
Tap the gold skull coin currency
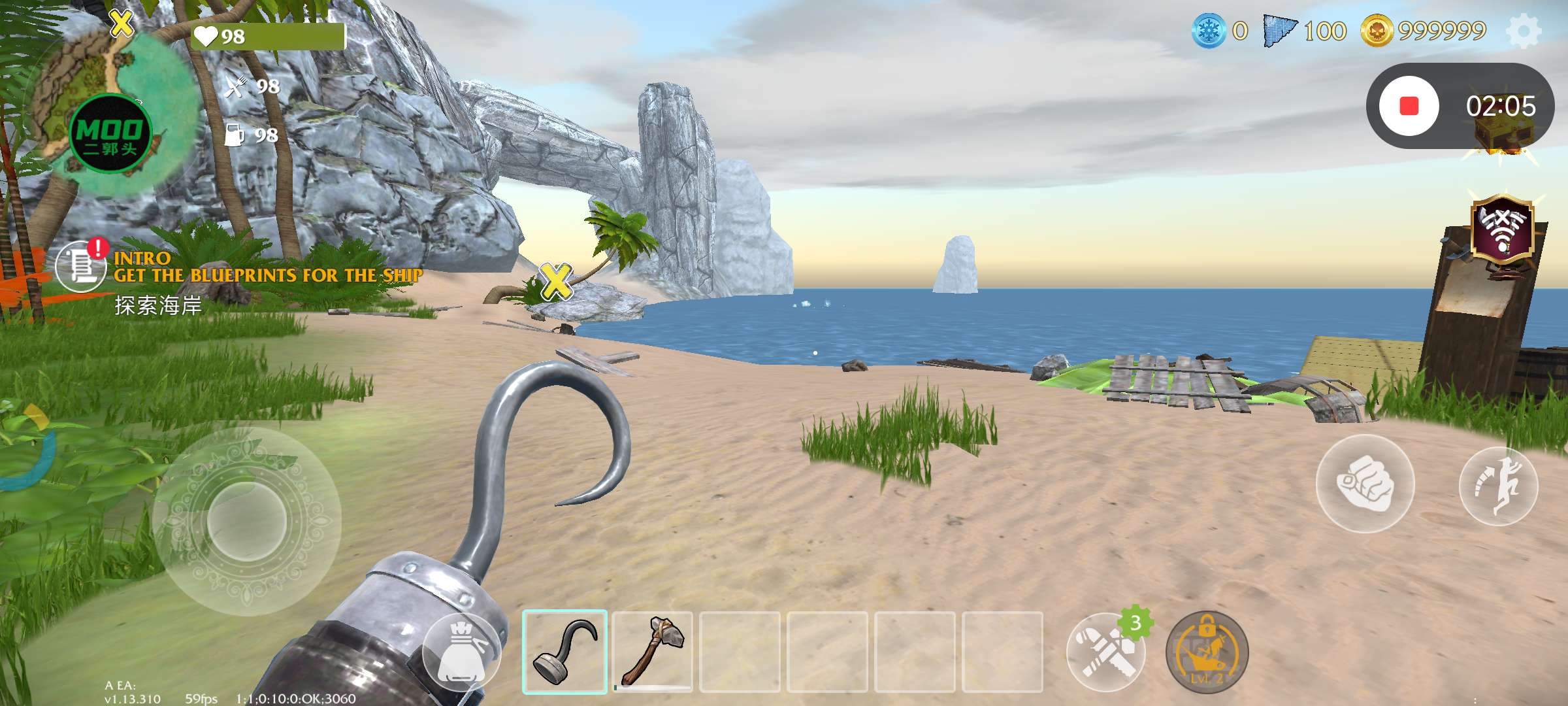tap(1377, 31)
